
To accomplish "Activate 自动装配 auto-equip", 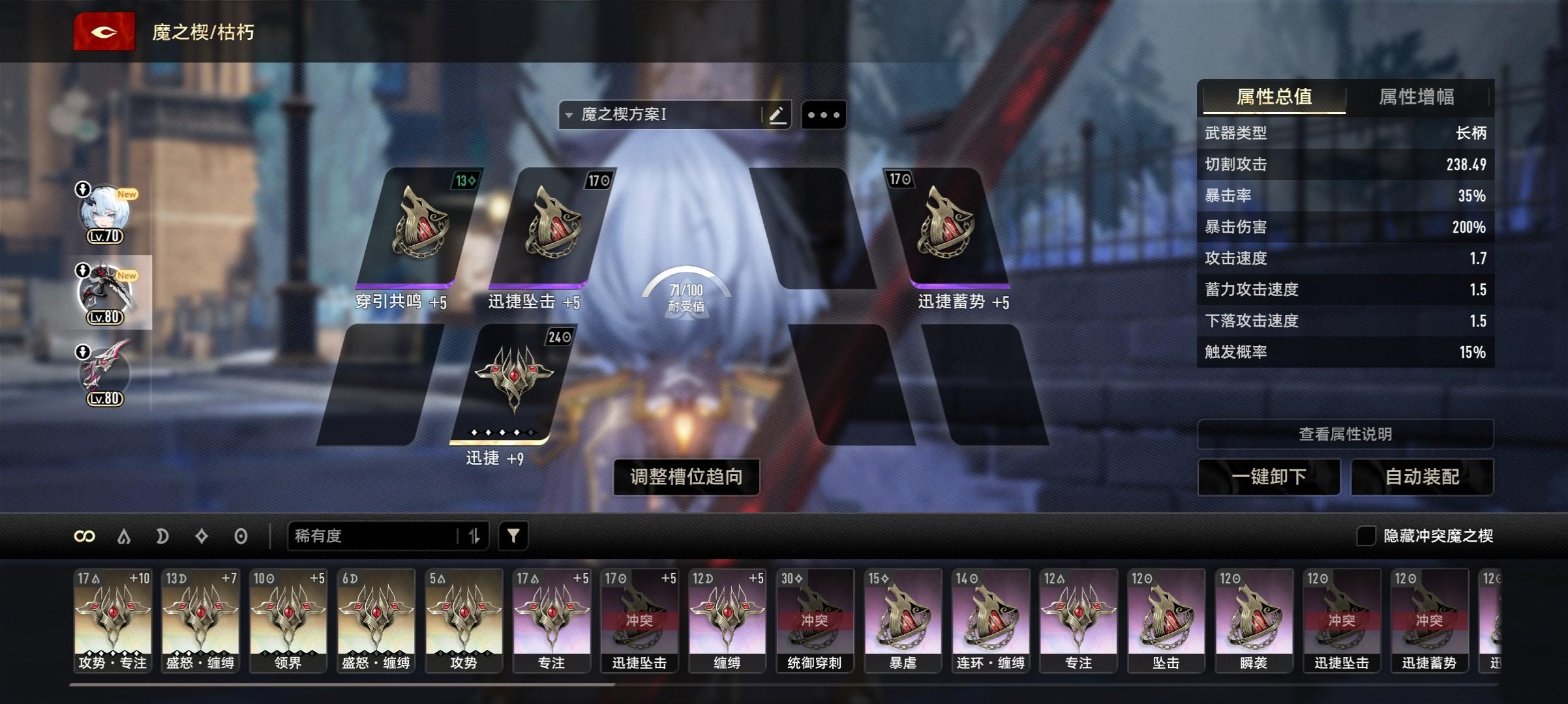I will click(1422, 477).
